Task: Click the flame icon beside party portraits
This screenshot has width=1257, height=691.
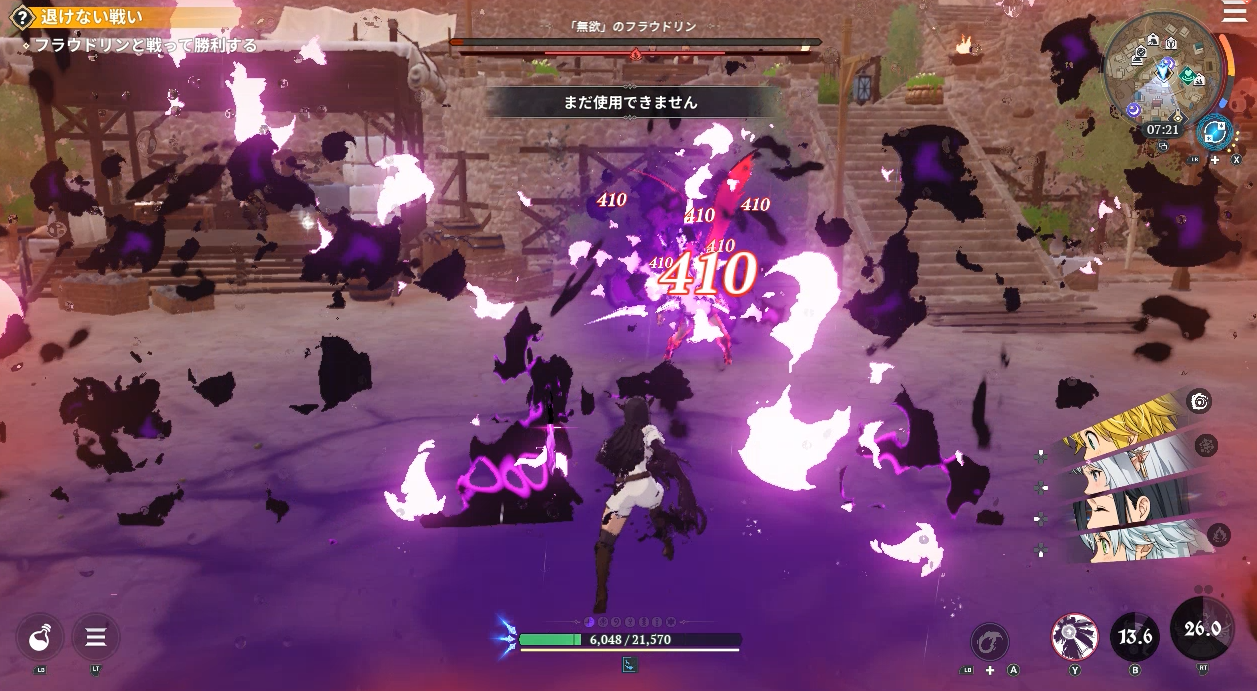Action: click(1218, 534)
